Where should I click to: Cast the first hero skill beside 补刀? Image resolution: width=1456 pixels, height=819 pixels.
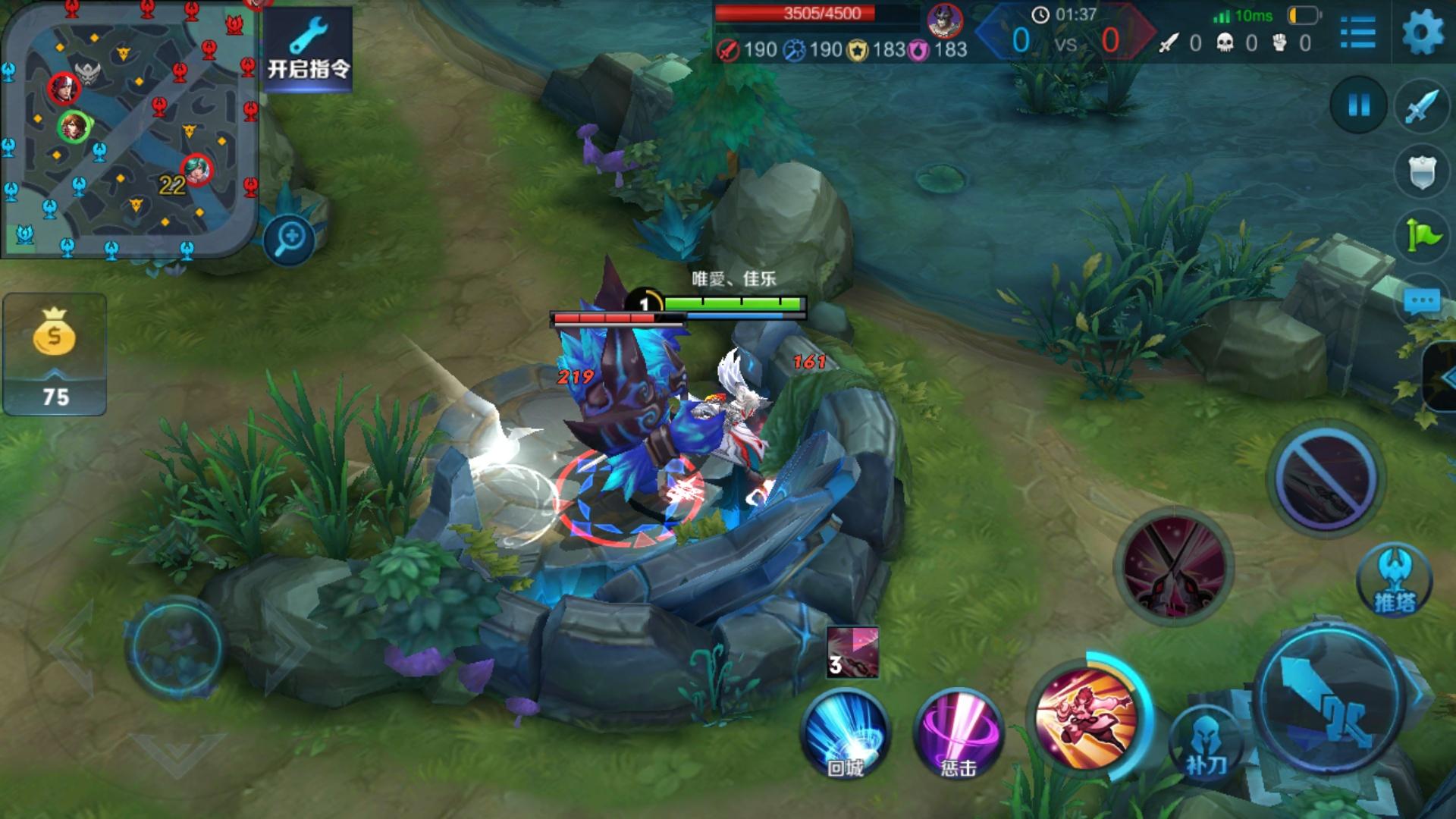(1086, 716)
